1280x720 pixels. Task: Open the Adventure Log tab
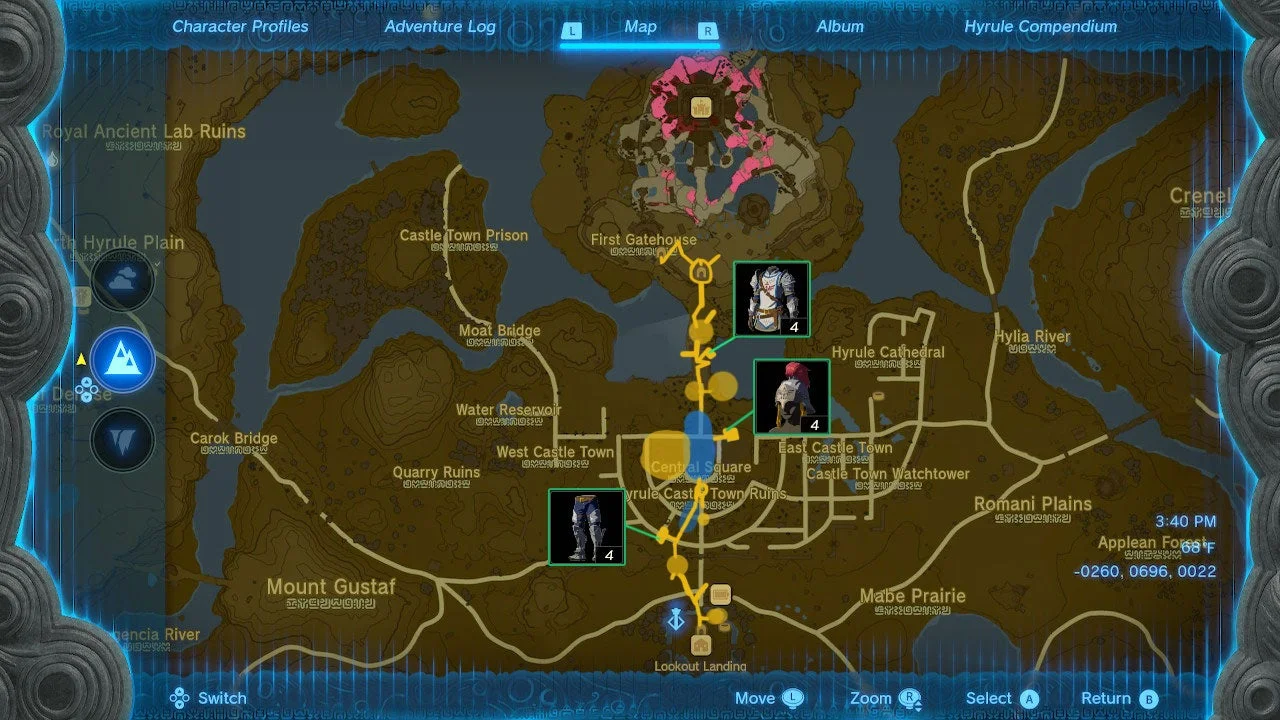(440, 26)
